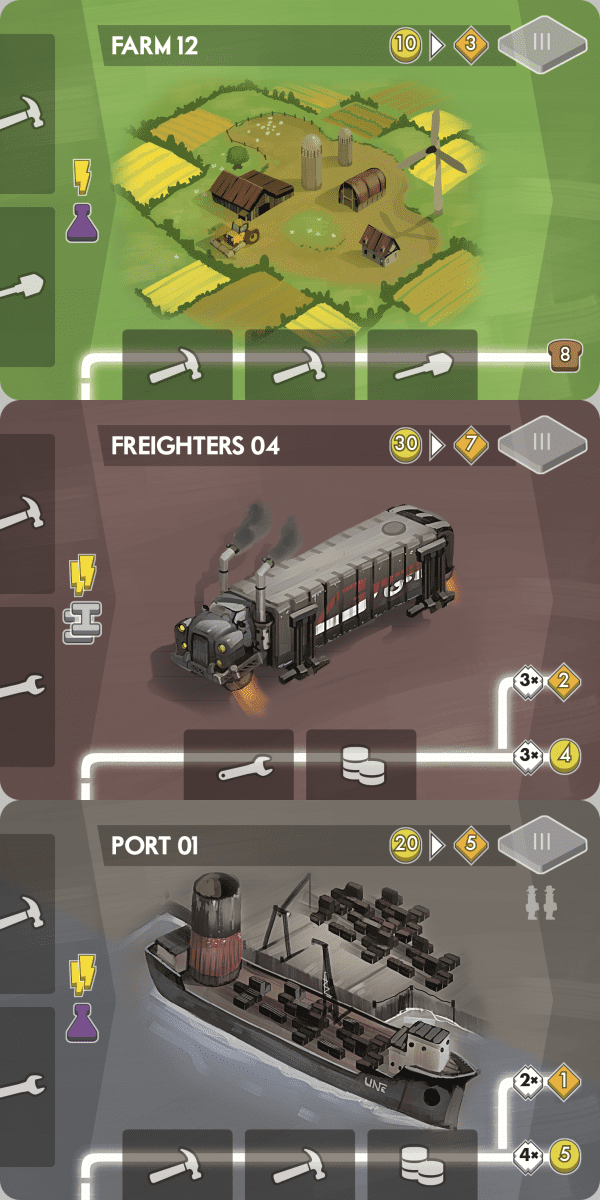Viewport: 600px width, 1200px height.
Task: Click the 30 coin cost on Freighters 04
Action: (x=406, y=445)
